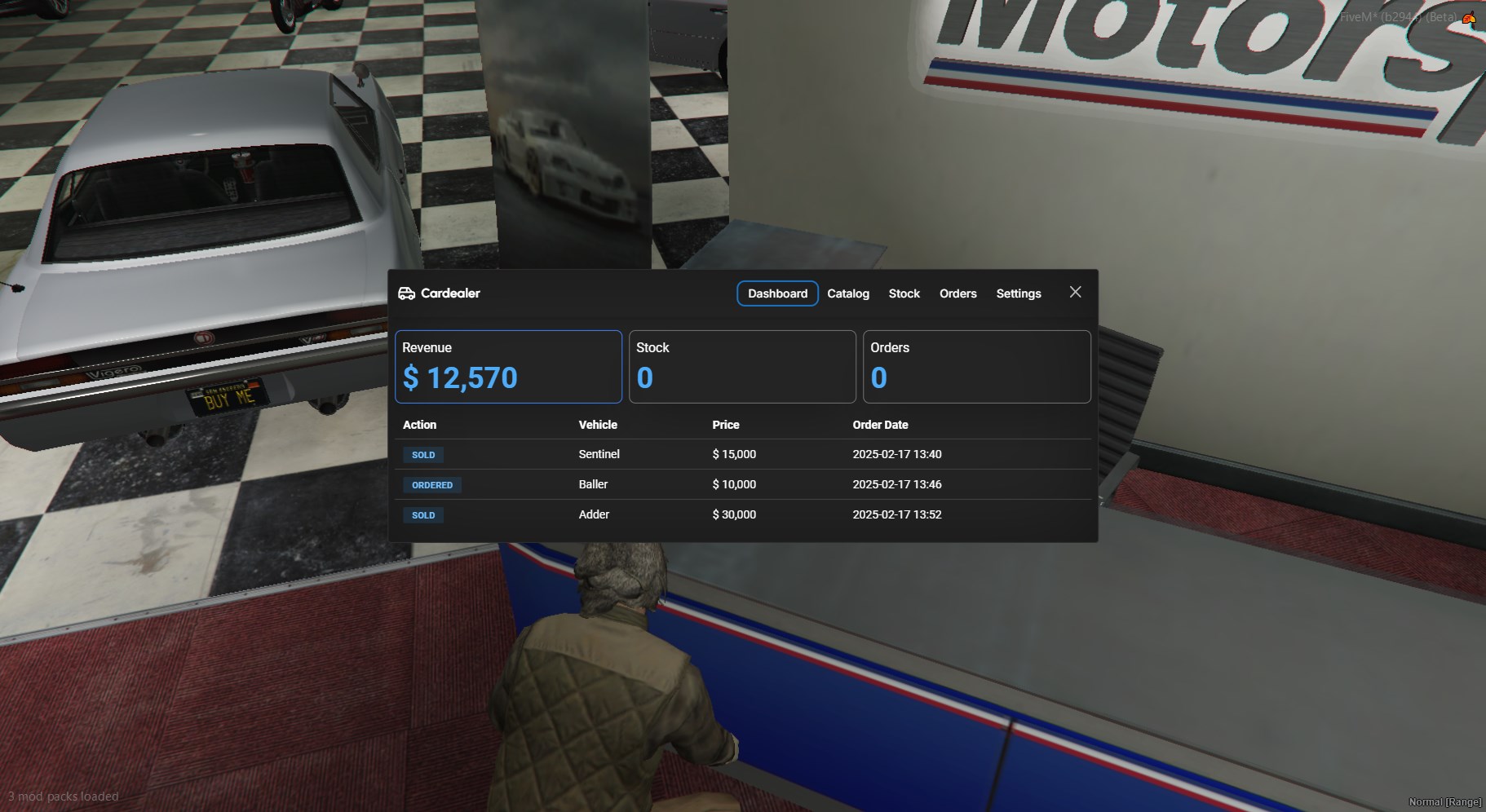Select the Stock counter card

(742, 366)
